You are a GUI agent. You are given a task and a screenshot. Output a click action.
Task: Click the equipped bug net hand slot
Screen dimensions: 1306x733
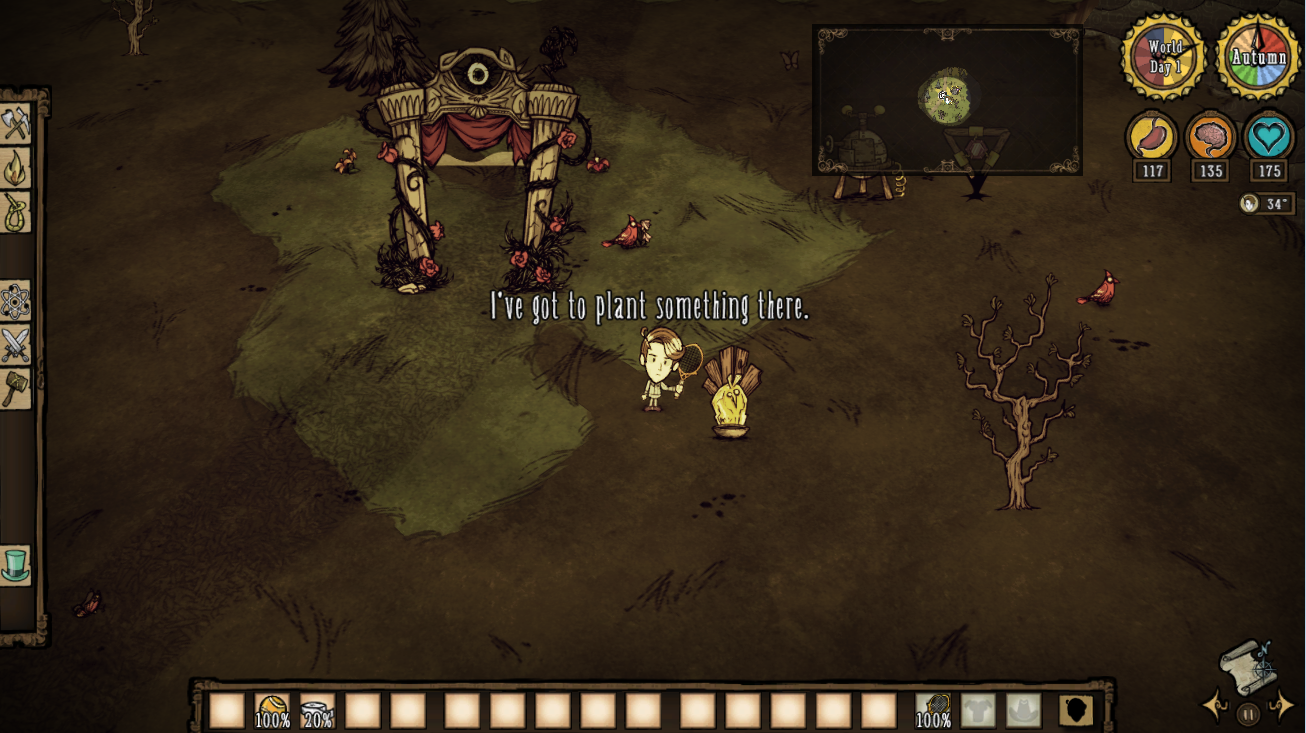[933, 710]
